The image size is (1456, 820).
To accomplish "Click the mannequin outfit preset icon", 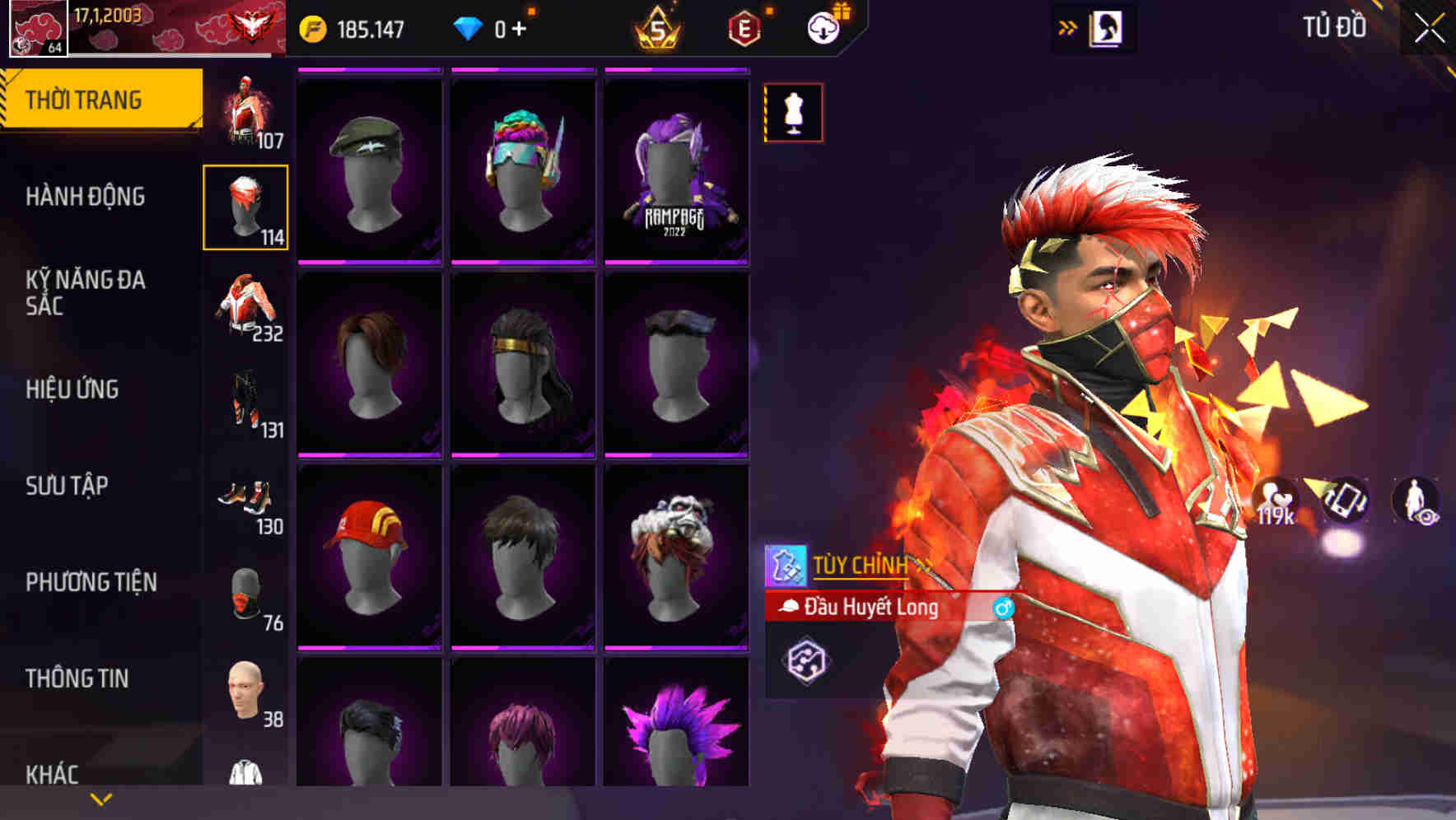I will pos(793,113).
